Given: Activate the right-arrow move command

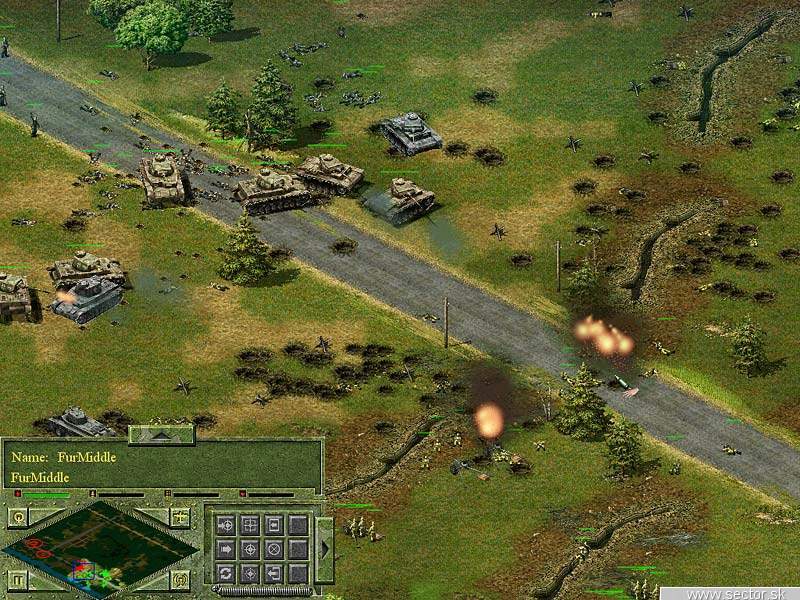Looking at the screenshot, I should pyautogui.click(x=225, y=549).
